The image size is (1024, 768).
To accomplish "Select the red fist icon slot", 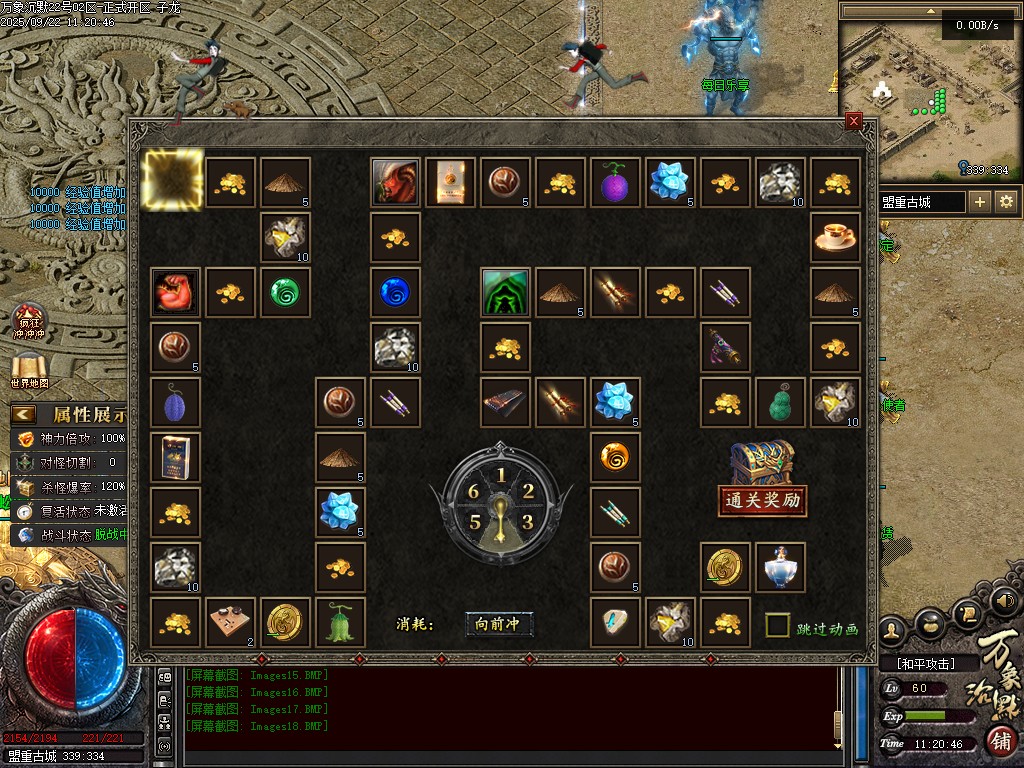I will tap(175, 293).
